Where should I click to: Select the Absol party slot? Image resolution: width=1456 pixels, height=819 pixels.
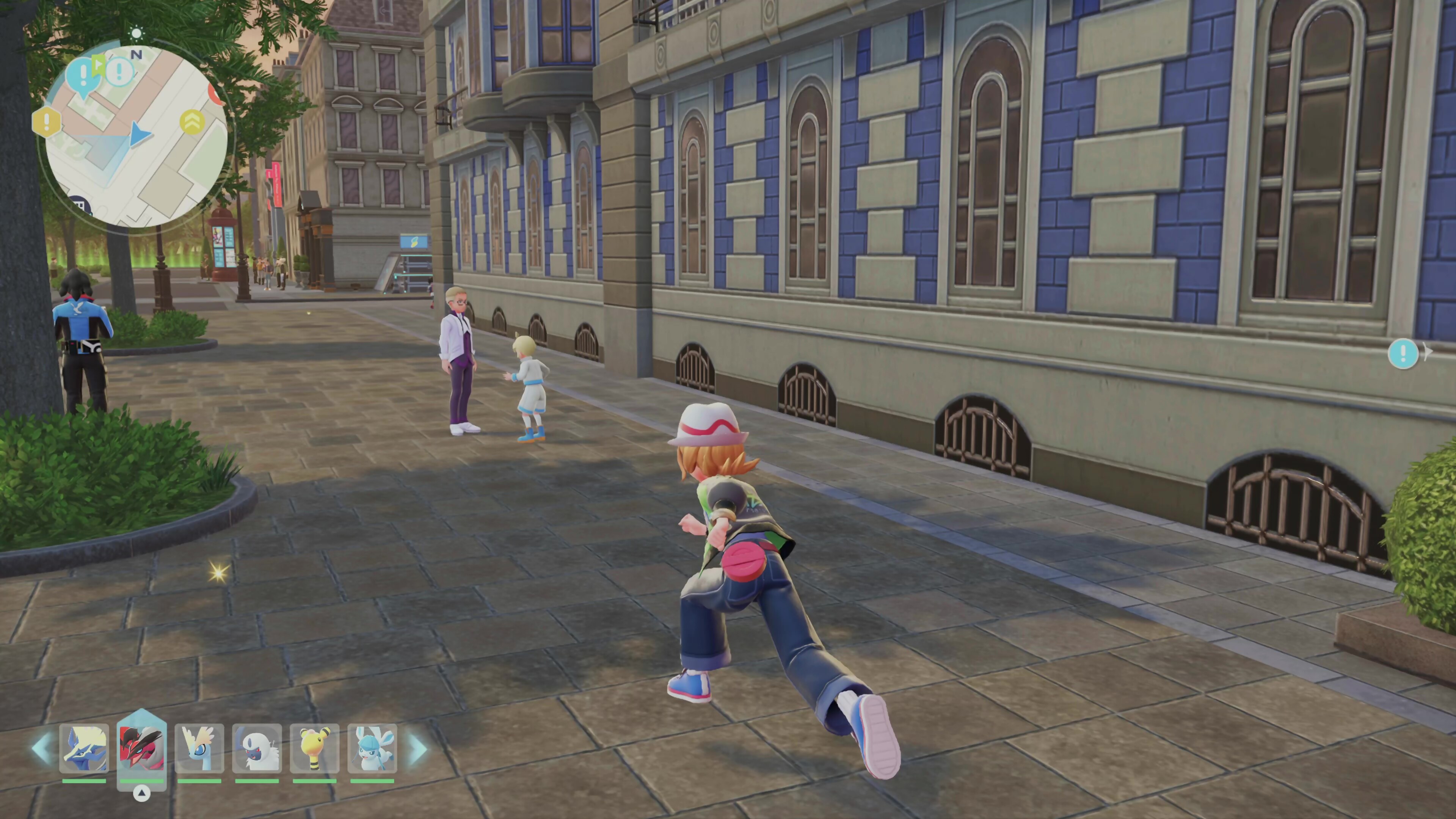click(257, 748)
